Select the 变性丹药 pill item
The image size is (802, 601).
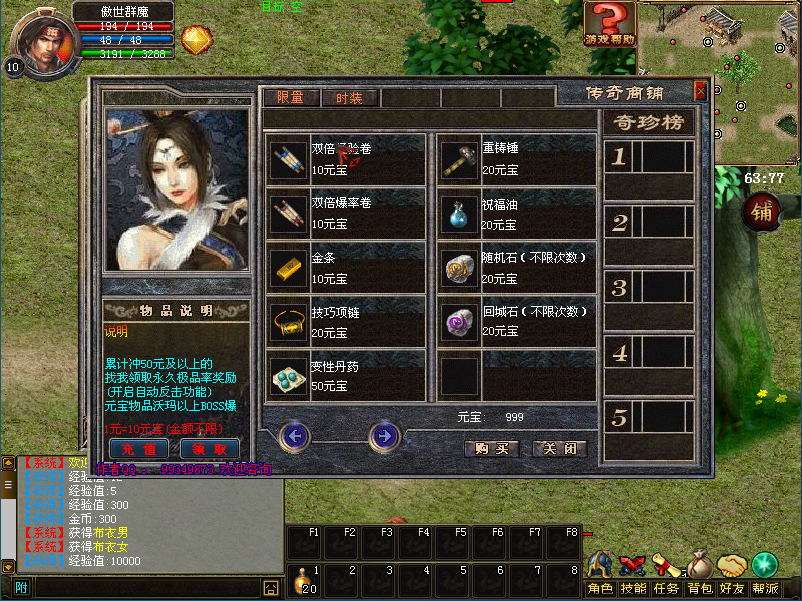point(288,376)
